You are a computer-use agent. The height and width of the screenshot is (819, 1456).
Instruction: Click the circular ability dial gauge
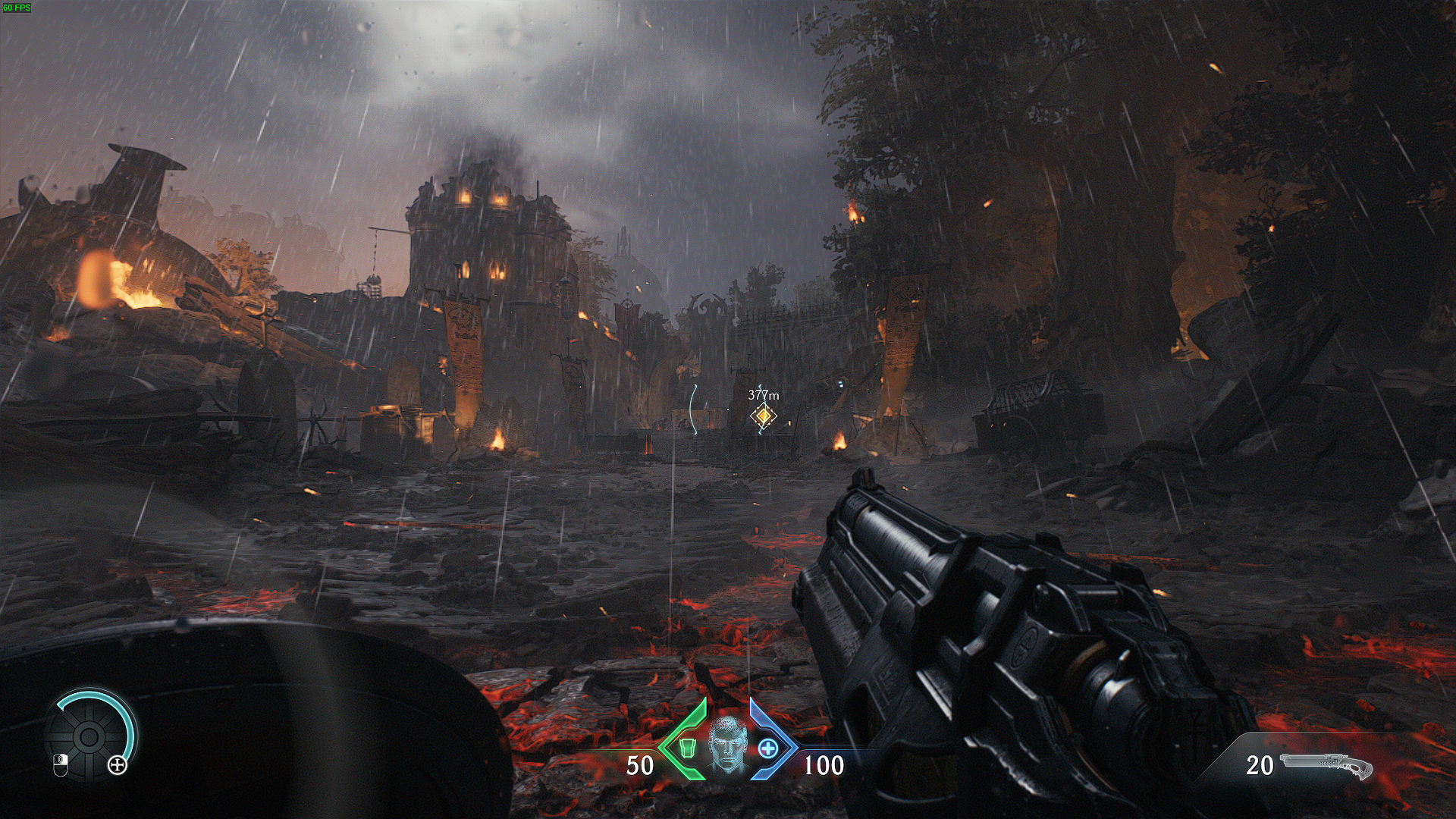coord(89,735)
